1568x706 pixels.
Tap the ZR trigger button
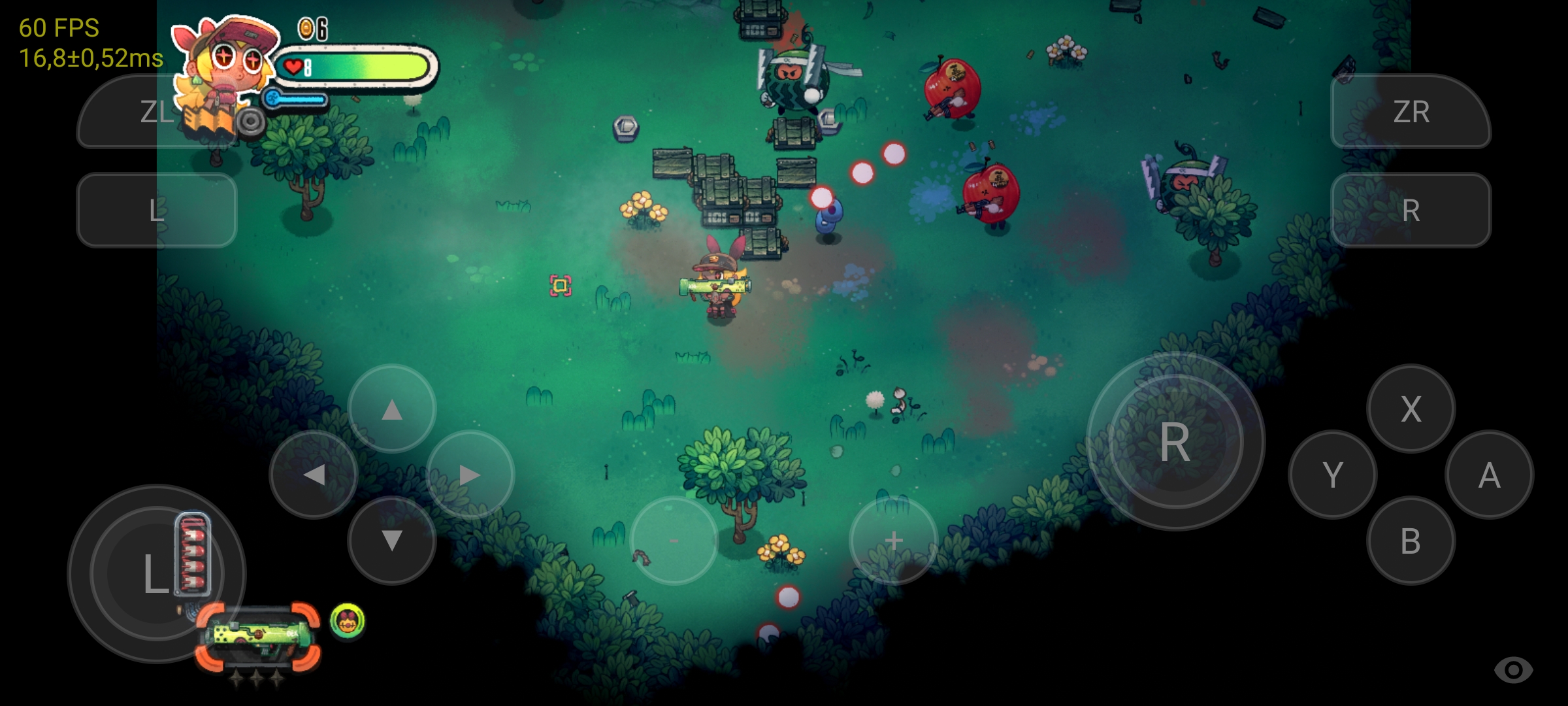(1411, 112)
